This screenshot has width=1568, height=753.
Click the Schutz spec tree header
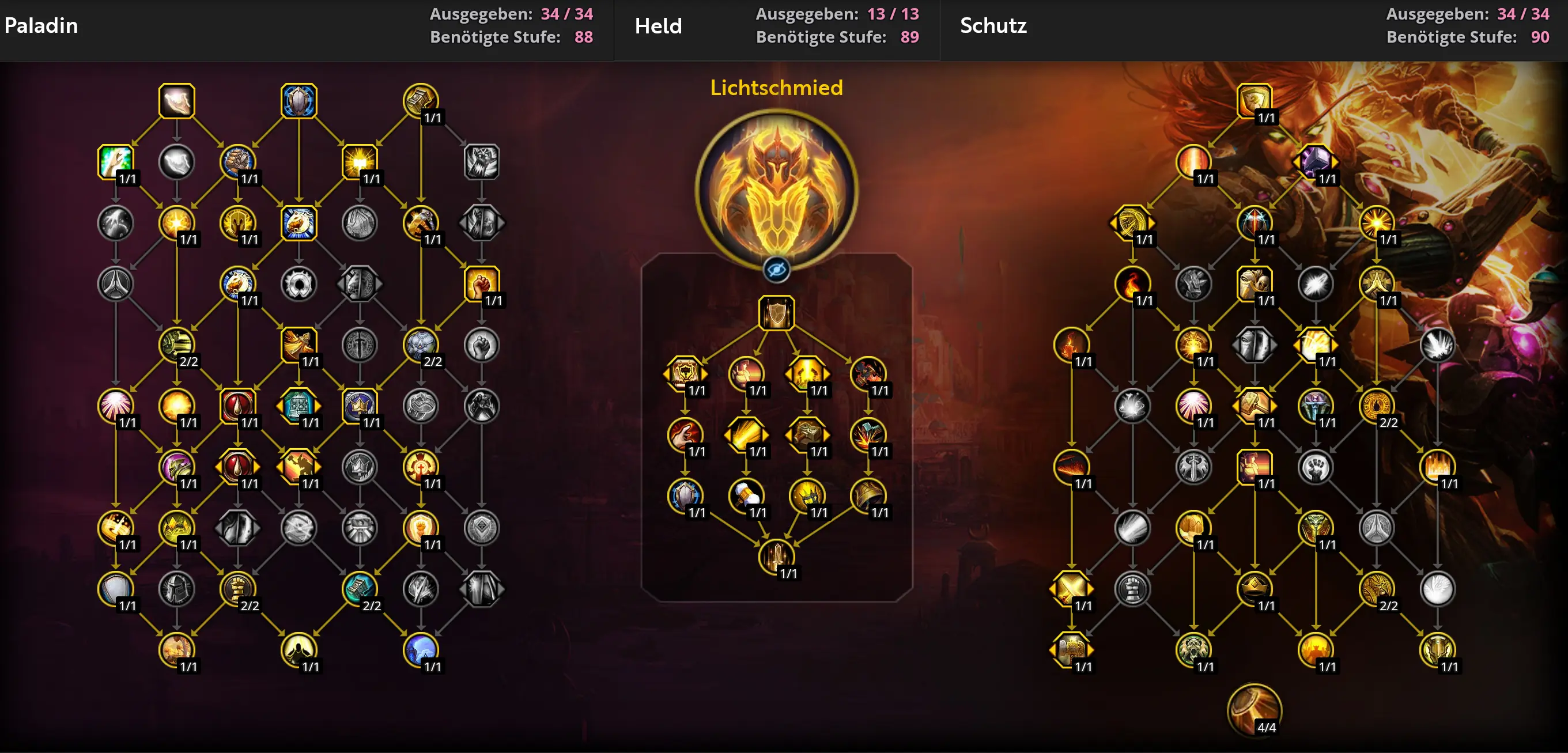tap(993, 25)
